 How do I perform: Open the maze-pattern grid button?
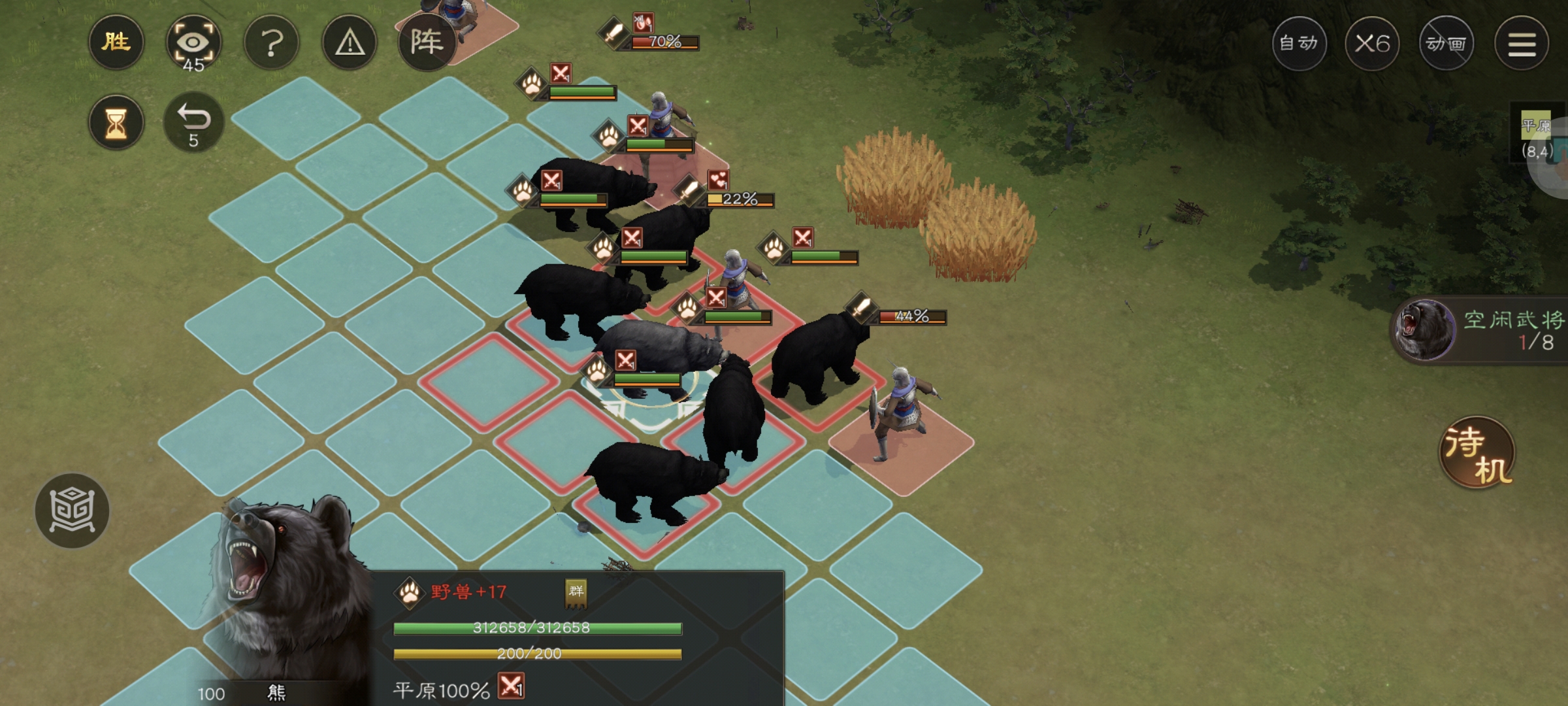(x=72, y=511)
